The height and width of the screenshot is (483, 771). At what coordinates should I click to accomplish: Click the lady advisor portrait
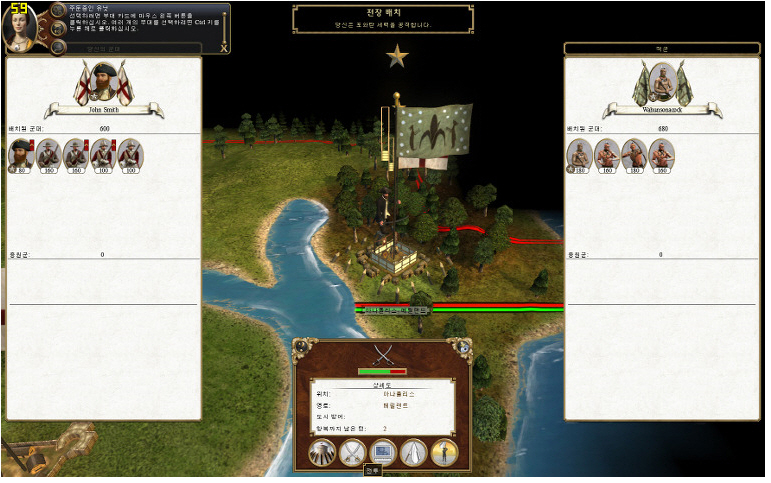pos(19,28)
